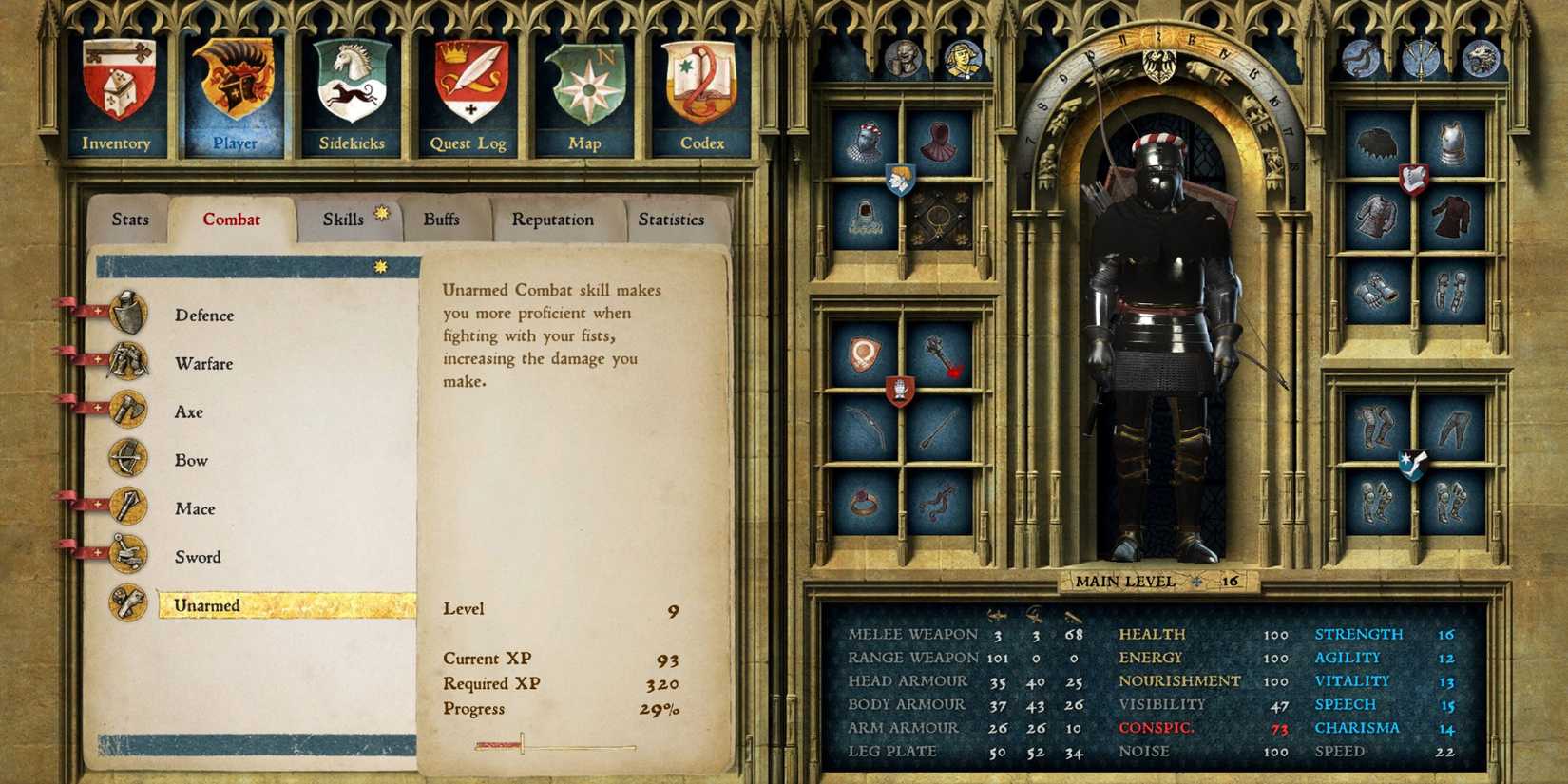Open the Buffs tab
The image size is (1568, 784).
click(x=441, y=219)
